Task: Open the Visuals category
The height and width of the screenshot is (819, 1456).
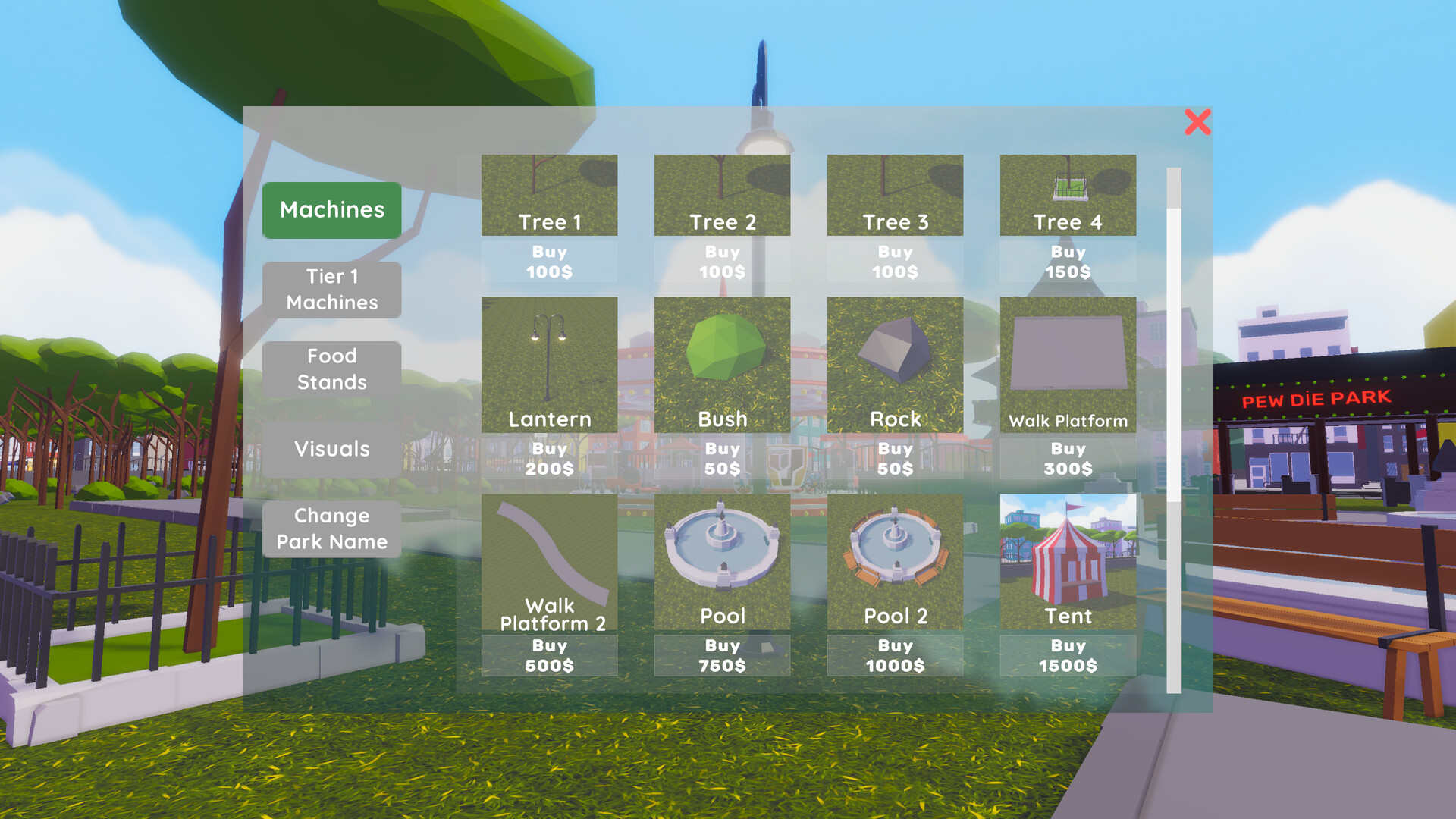Action: (331, 449)
